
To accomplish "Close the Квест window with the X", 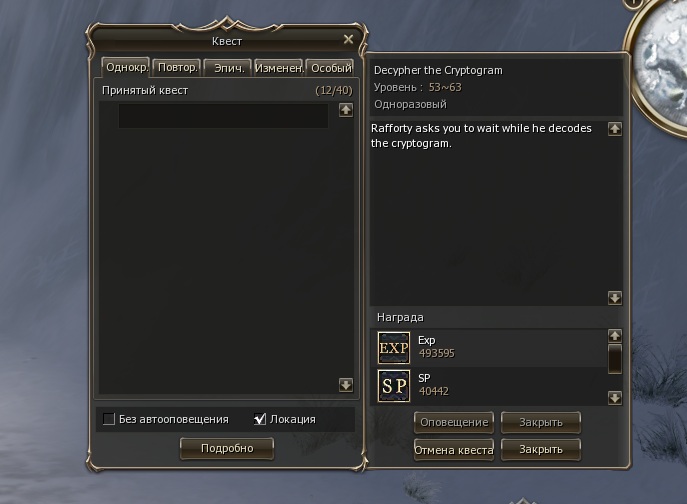I will [348, 39].
